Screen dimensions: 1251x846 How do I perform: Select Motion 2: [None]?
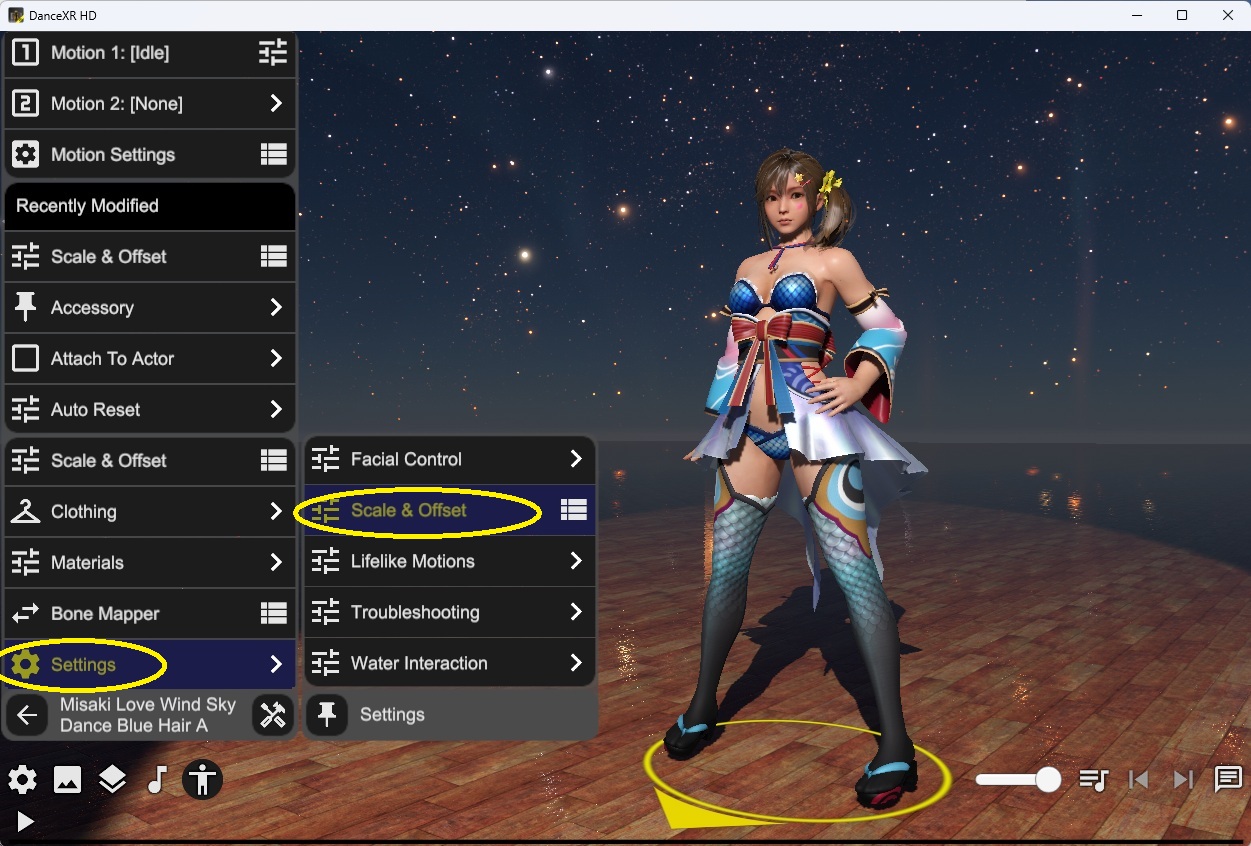(x=150, y=104)
